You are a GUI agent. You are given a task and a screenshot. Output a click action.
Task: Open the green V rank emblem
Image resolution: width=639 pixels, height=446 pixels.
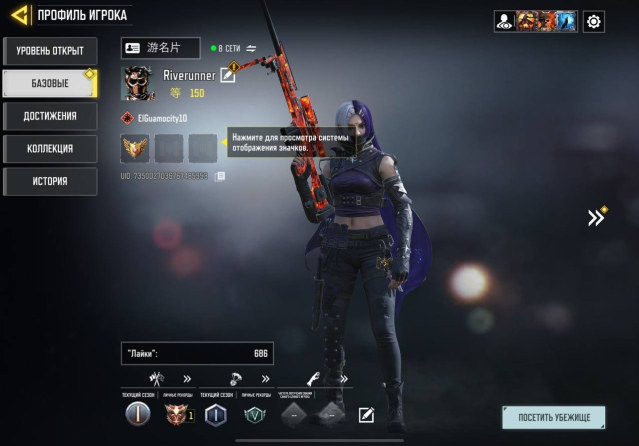click(x=257, y=415)
